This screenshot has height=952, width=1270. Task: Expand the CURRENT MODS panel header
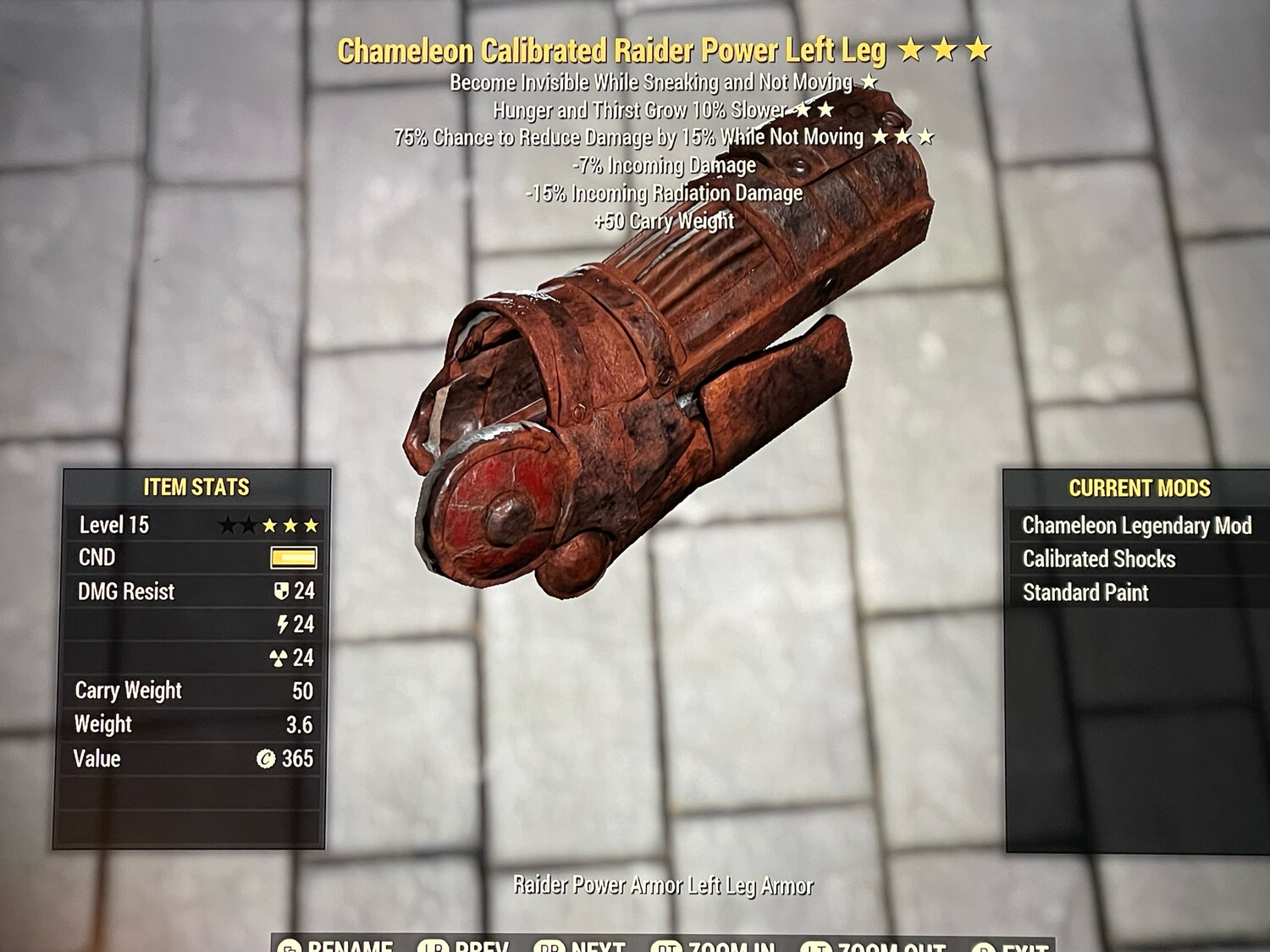(1140, 488)
